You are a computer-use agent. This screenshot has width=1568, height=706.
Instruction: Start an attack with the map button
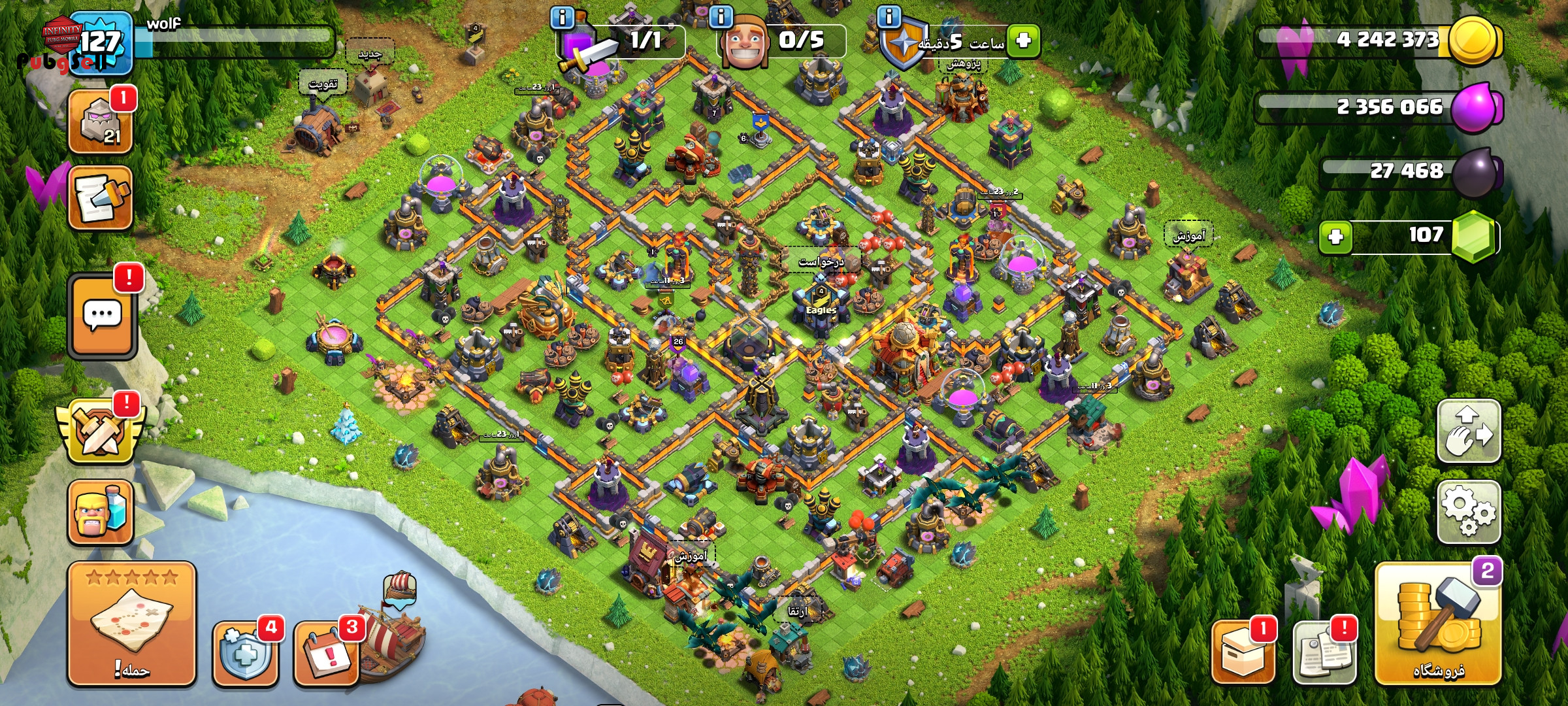pyautogui.click(x=132, y=624)
